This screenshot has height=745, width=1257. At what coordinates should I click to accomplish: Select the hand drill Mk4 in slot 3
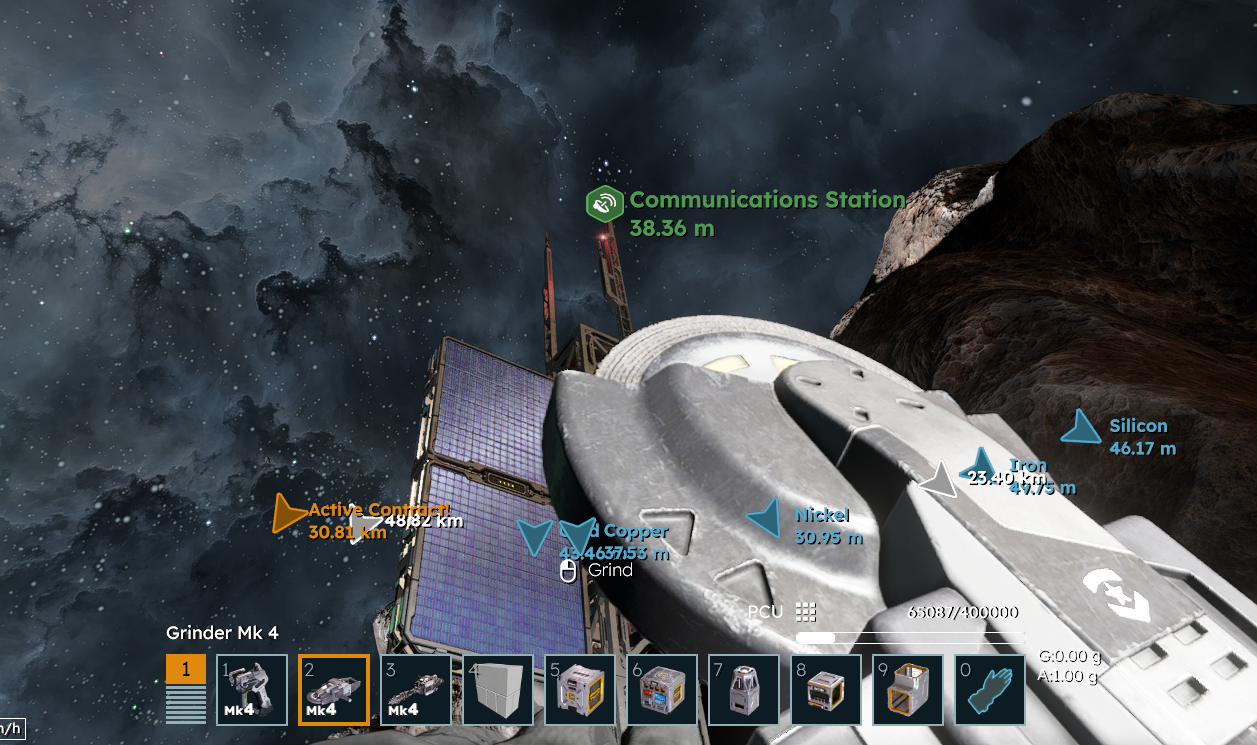coord(416,689)
